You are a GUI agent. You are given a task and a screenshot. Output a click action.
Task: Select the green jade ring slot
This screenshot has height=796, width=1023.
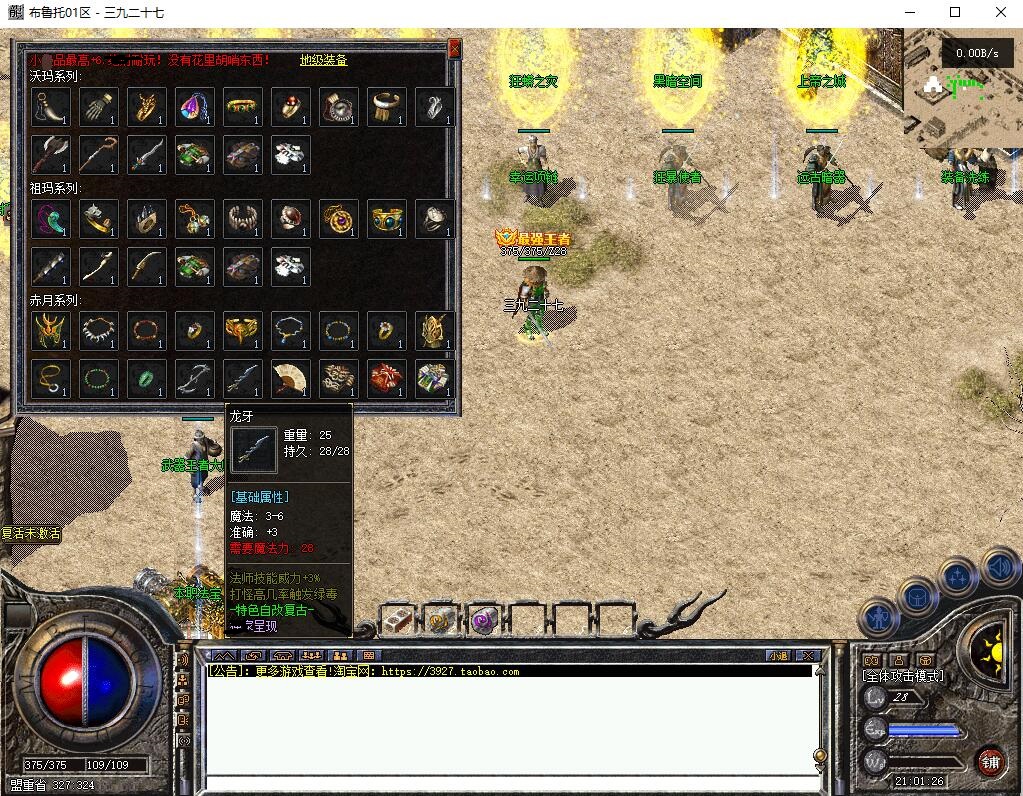[x=147, y=378]
